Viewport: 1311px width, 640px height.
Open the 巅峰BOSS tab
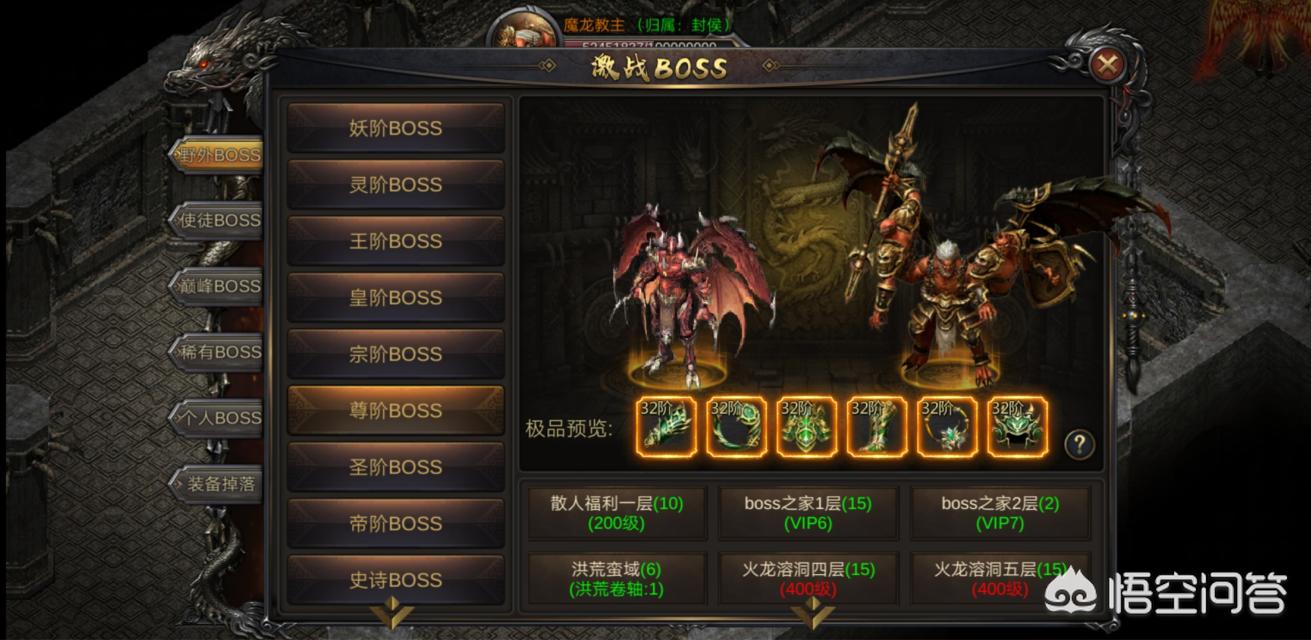click(216, 286)
